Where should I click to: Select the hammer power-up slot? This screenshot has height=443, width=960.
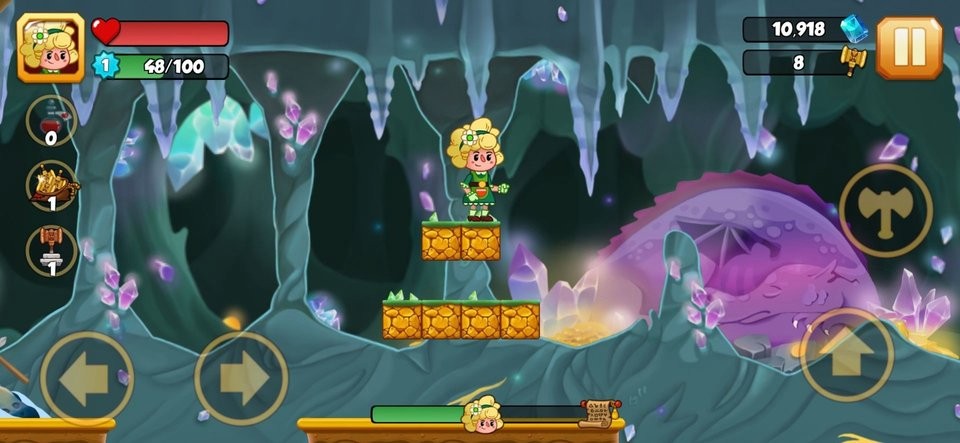click(x=52, y=250)
